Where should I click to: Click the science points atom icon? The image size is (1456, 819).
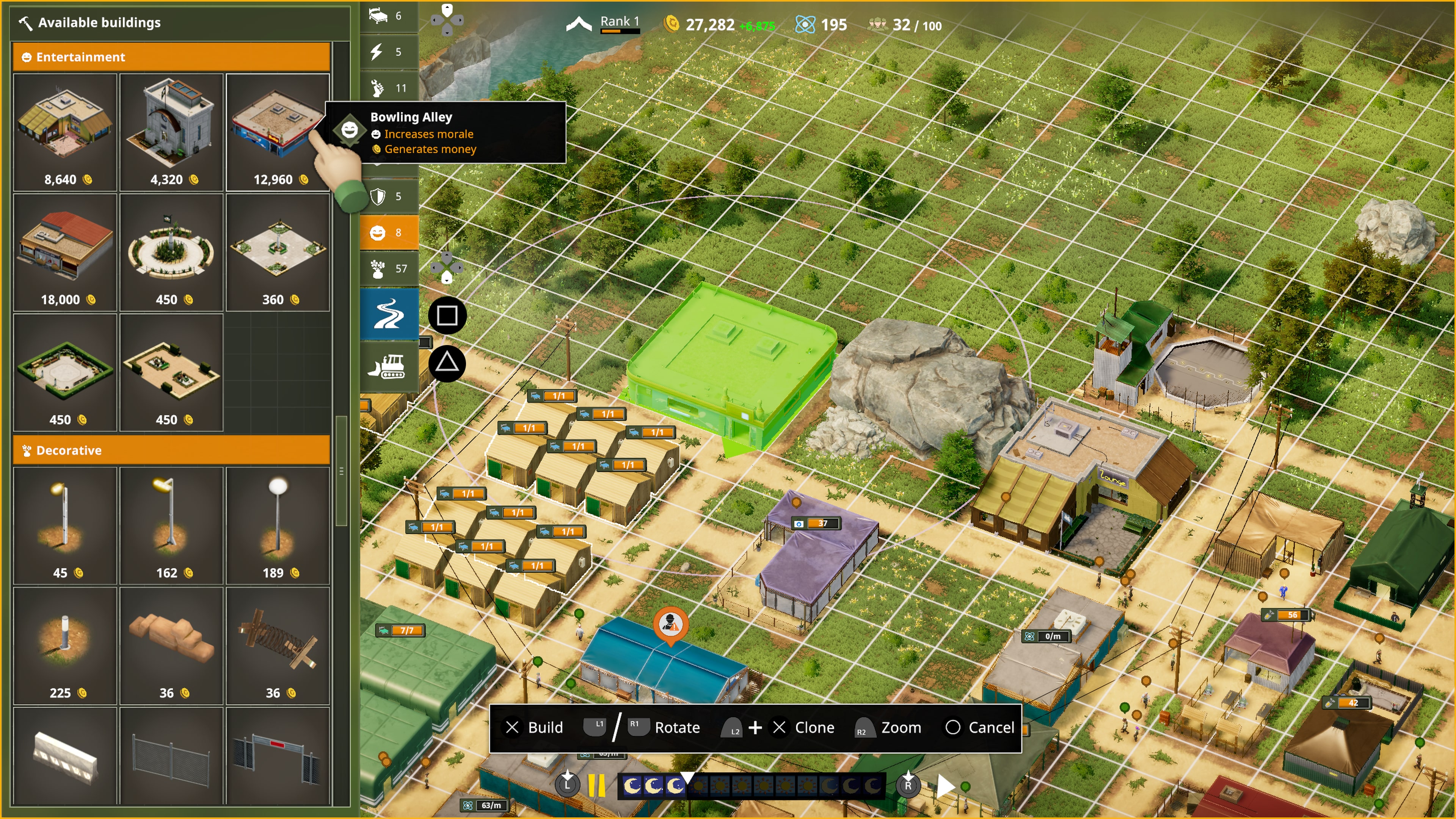805,24
